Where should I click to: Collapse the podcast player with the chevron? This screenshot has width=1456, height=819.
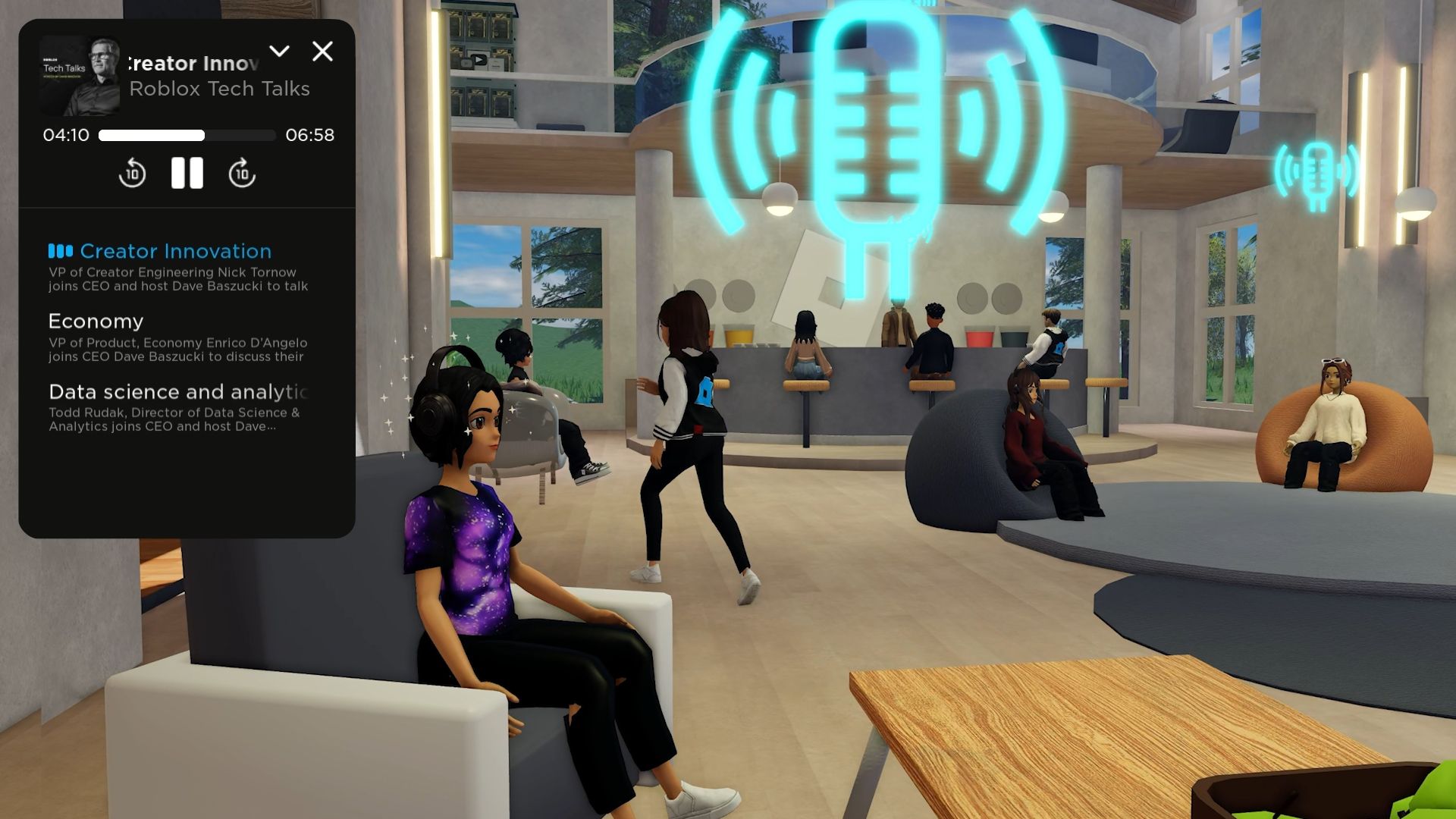279,51
